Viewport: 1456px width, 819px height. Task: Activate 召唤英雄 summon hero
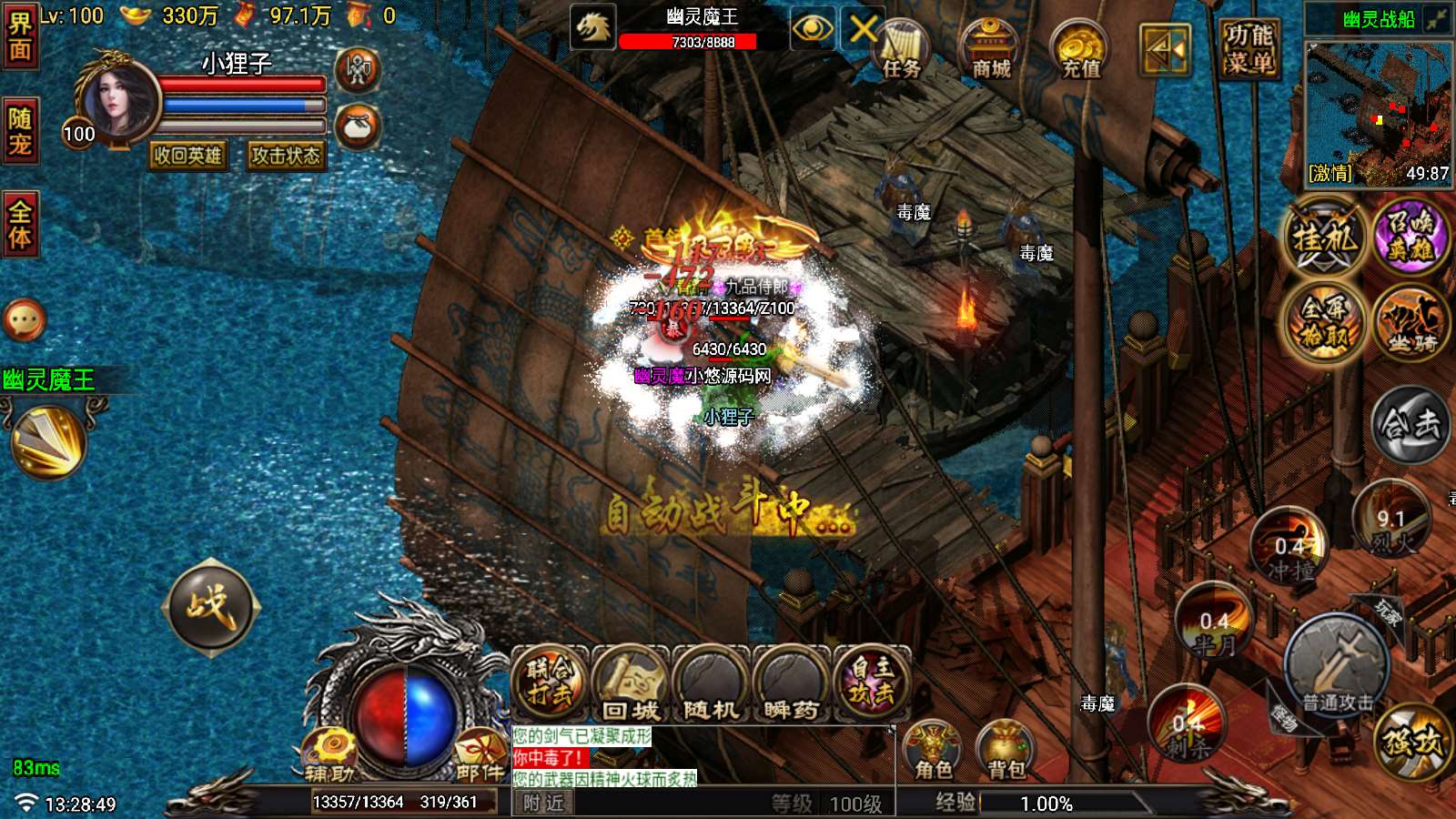pyautogui.click(x=1410, y=235)
